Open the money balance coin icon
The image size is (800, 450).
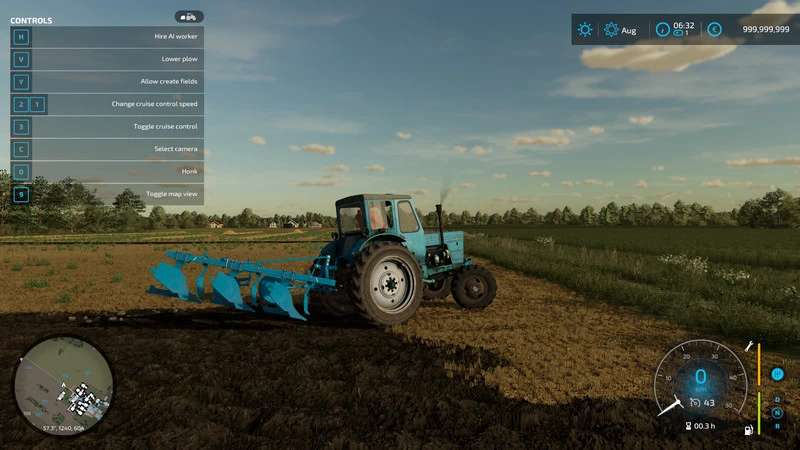coord(714,30)
